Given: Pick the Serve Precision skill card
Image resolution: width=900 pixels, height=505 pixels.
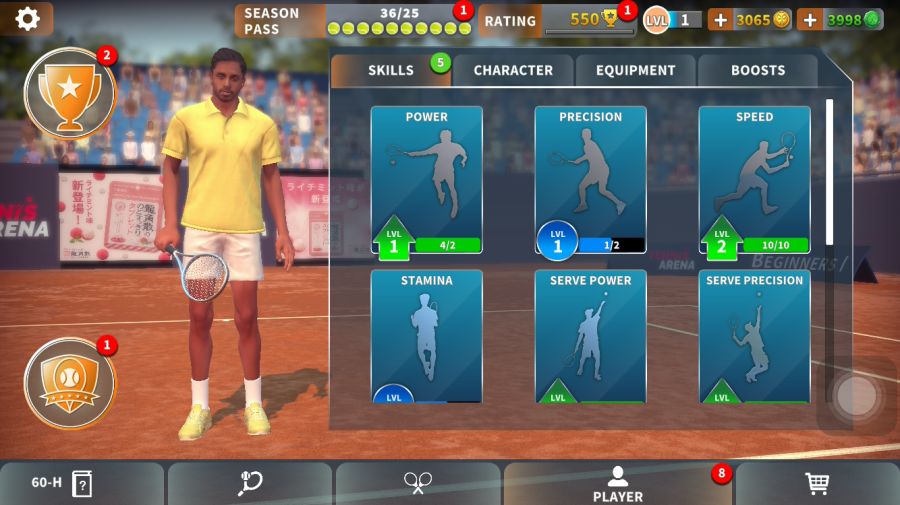Looking at the screenshot, I should click(x=754, y=337).
